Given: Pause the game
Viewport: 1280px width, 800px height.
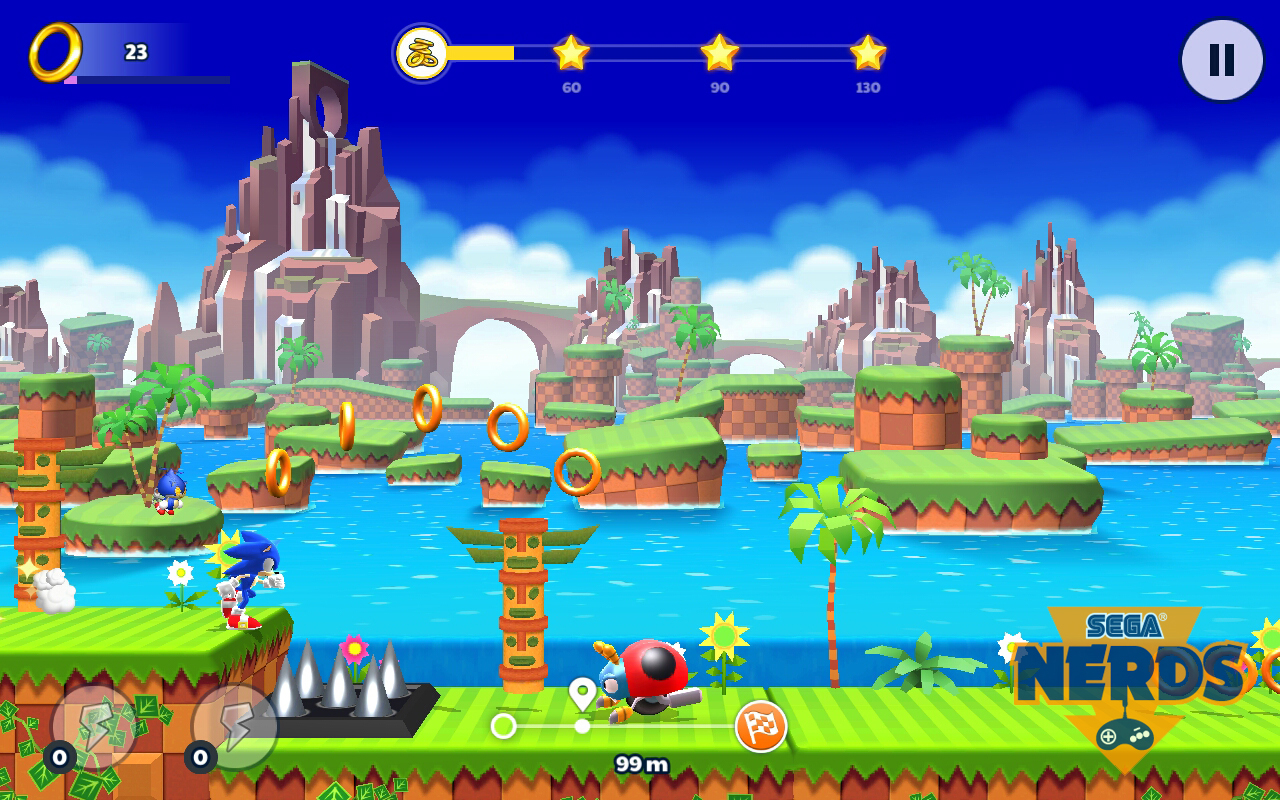Looking at the screenshot, I should tap(1221, 60).
